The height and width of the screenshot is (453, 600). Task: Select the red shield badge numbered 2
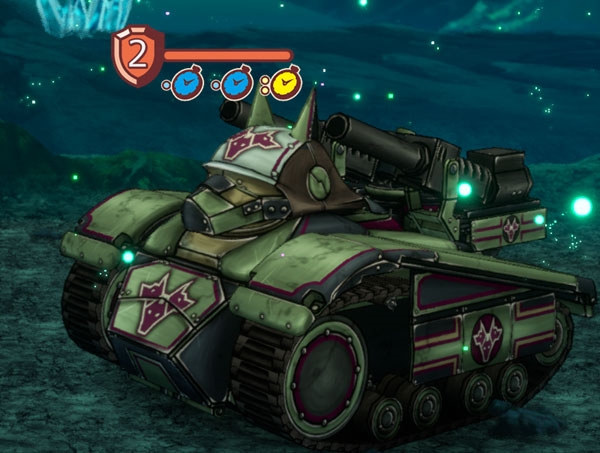pos(138,55)
